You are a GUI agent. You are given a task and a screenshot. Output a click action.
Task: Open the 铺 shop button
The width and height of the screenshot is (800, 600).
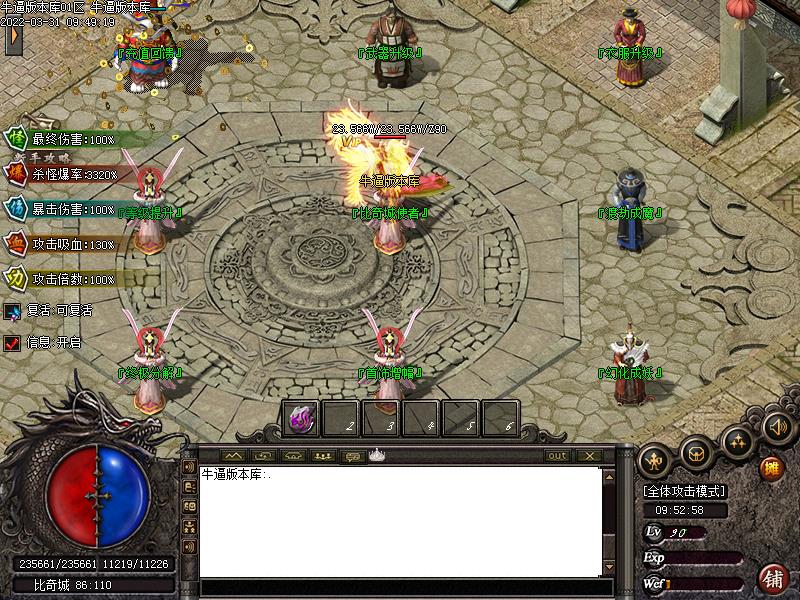pos(773,578)
